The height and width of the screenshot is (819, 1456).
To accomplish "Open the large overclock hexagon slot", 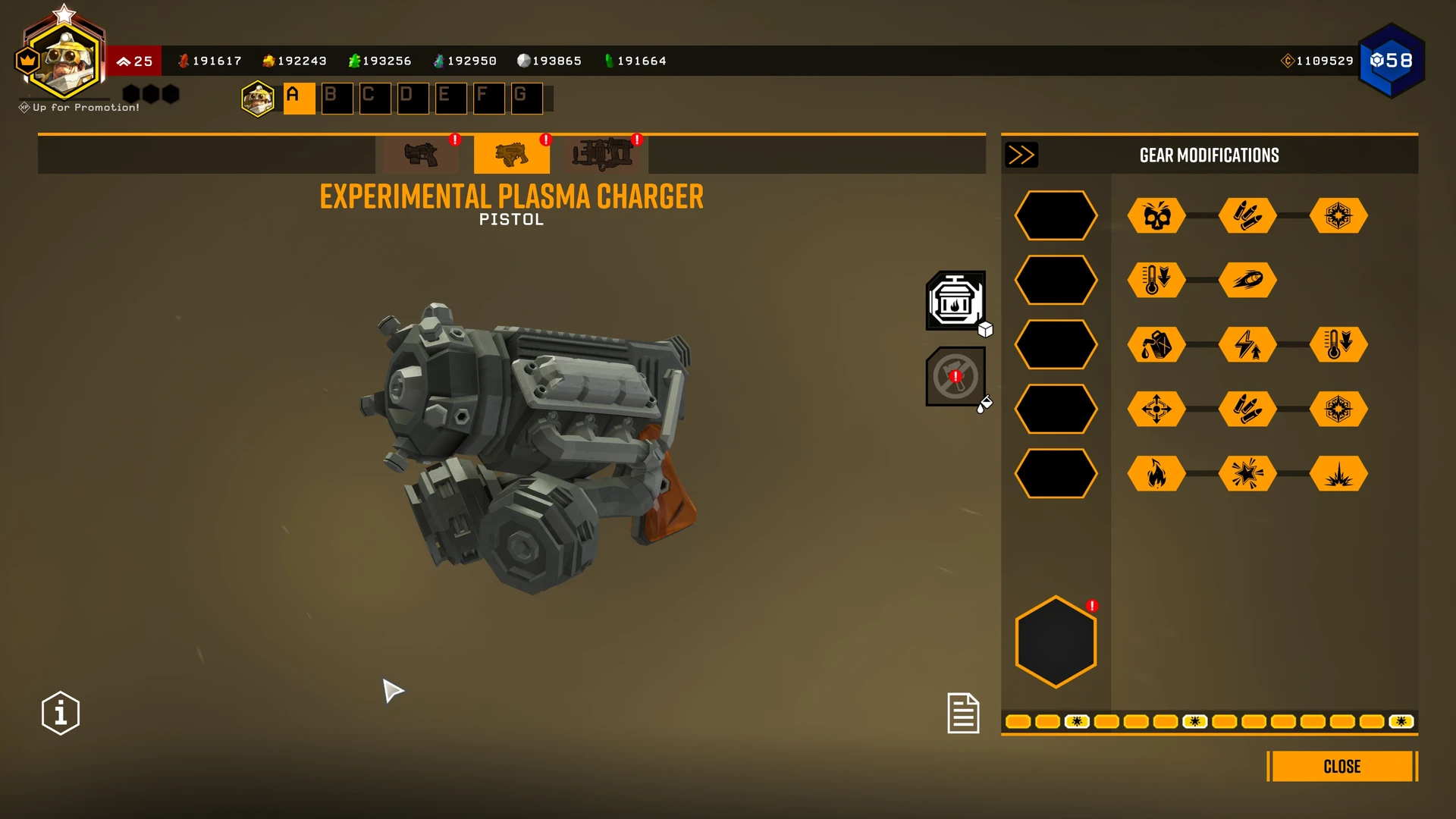I will tap(1056, 642).
